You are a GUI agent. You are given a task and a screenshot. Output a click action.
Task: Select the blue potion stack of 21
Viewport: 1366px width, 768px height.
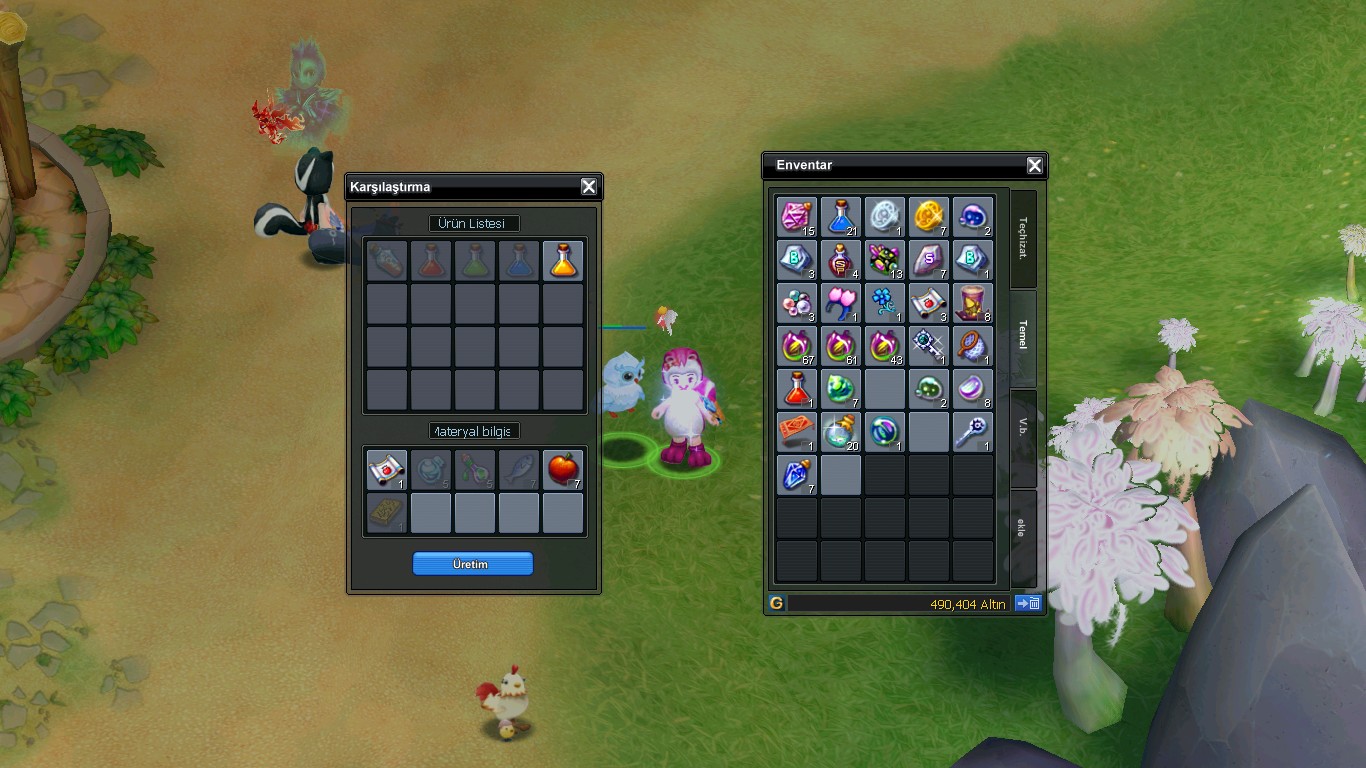pos(841,217)
